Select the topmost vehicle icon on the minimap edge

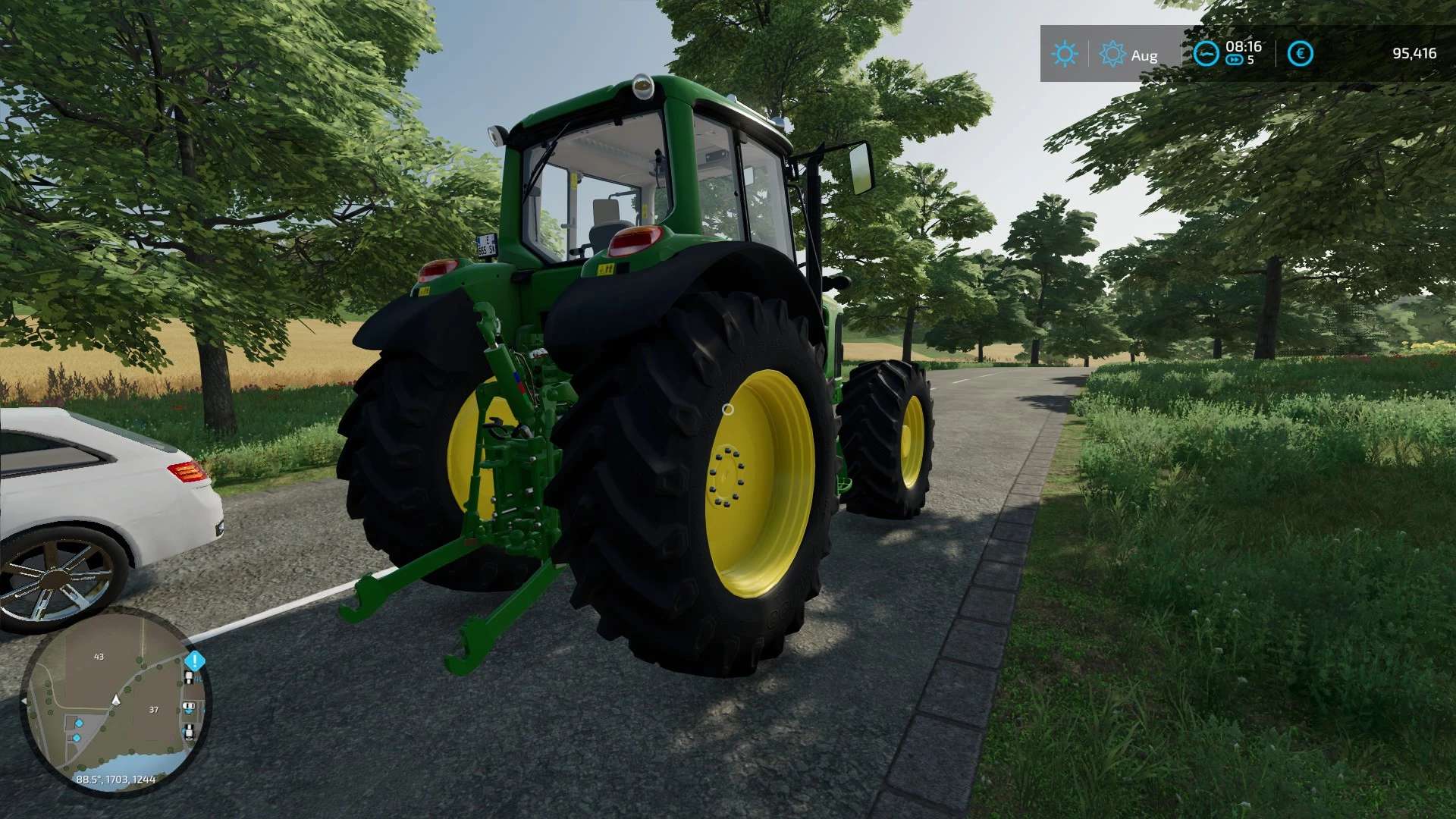click(190, 676)
